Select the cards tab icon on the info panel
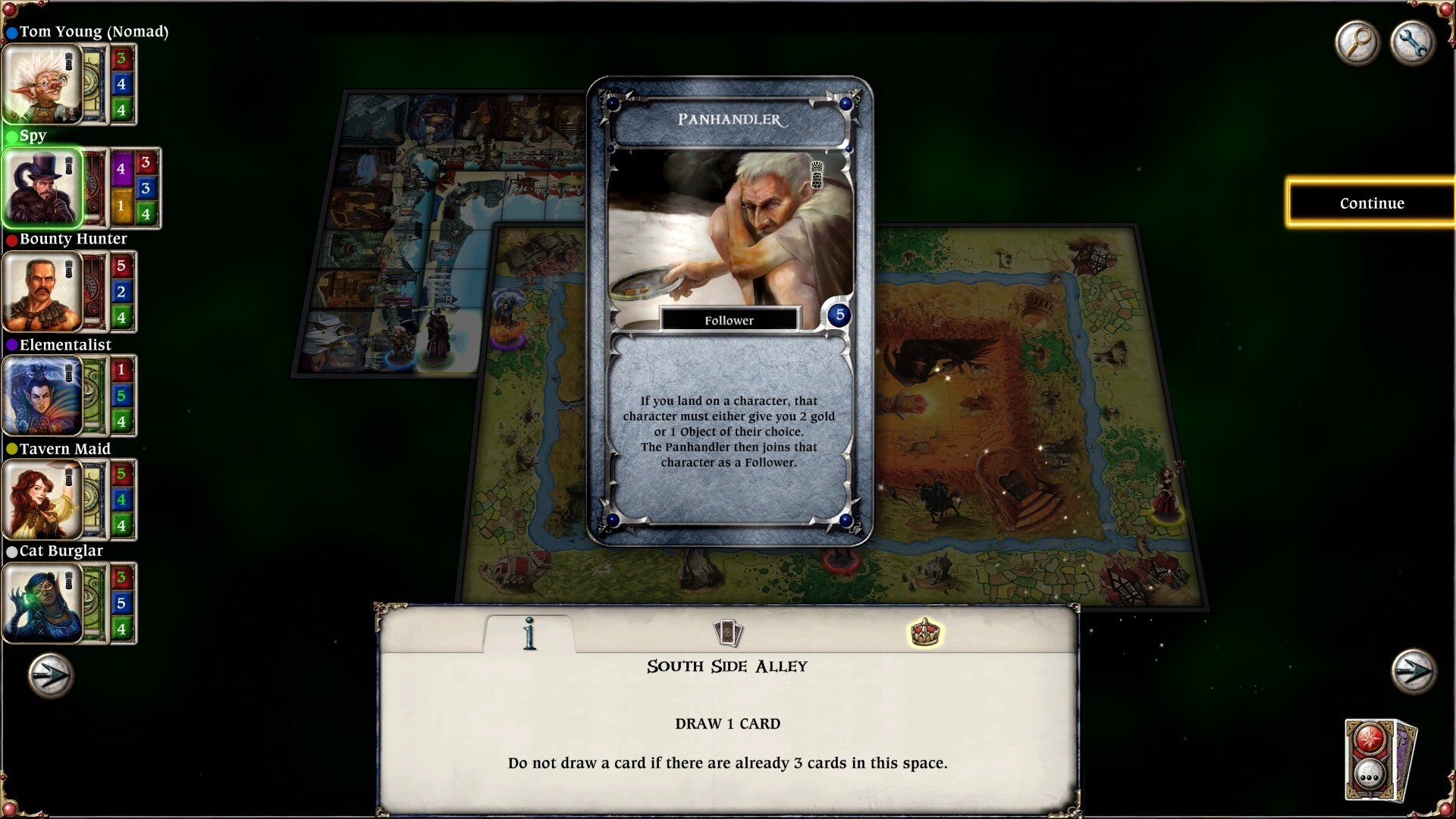Image resolution: width=1456 pixels, height=819 pixels. (729, 633)
